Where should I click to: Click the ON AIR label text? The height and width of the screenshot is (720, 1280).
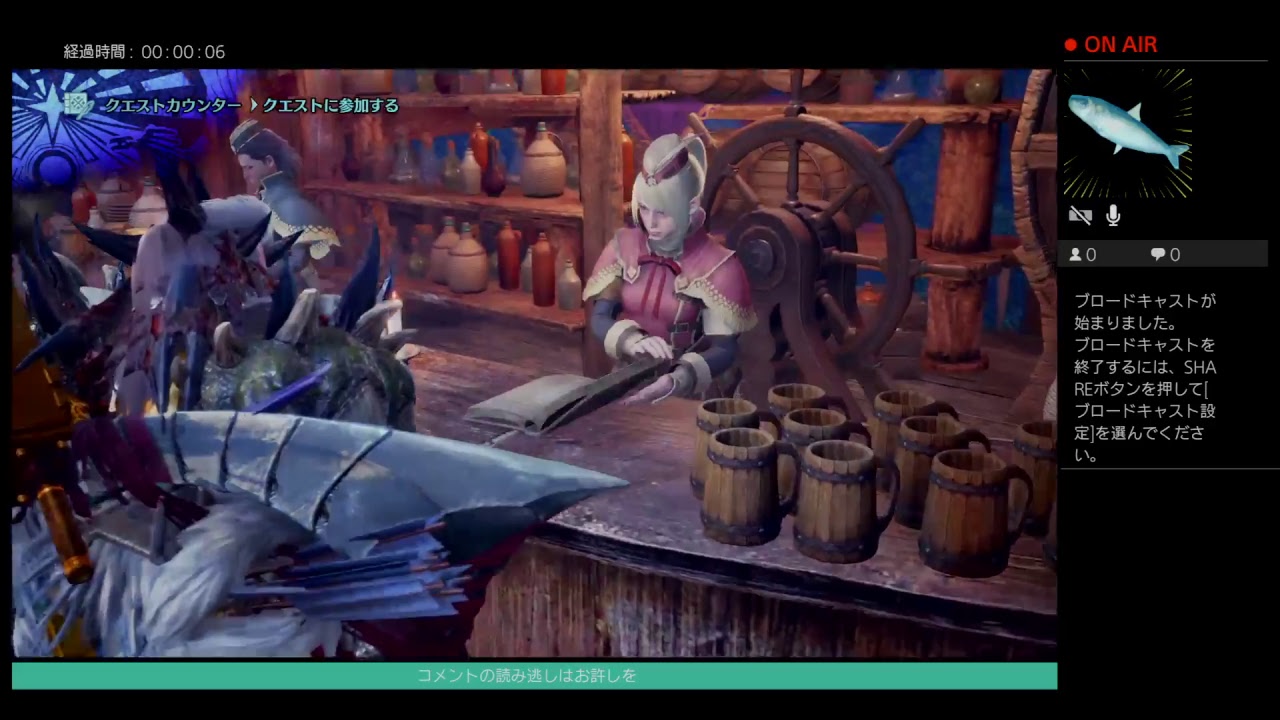pyautogui.click(x=1122, y=44)
